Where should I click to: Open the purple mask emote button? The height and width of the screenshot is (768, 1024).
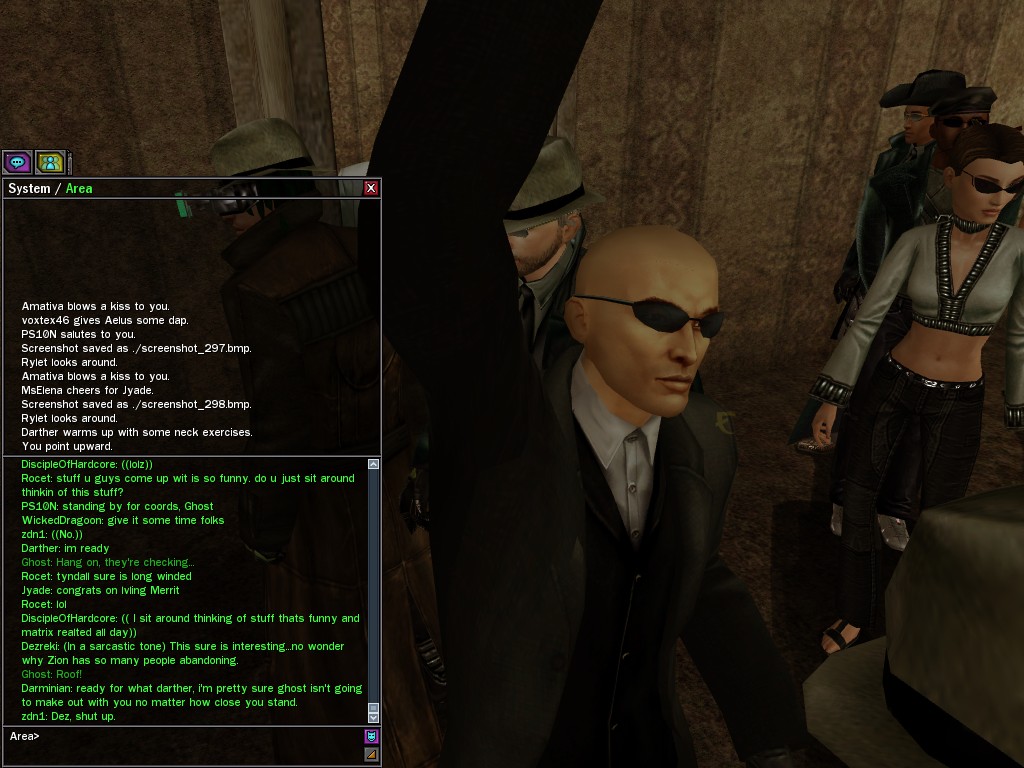371,737
